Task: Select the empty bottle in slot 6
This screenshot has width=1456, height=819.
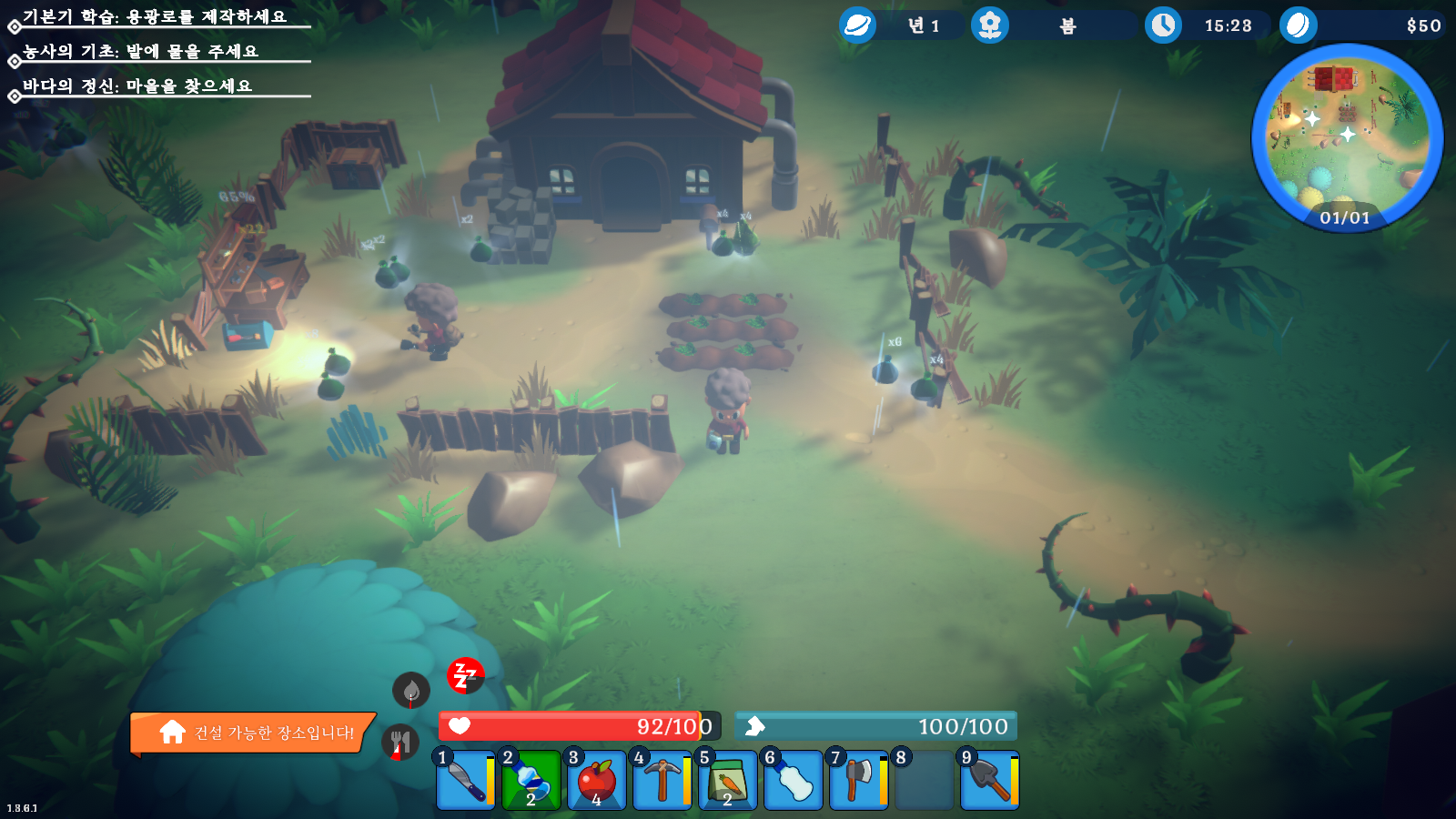Action: coord(794,780)
